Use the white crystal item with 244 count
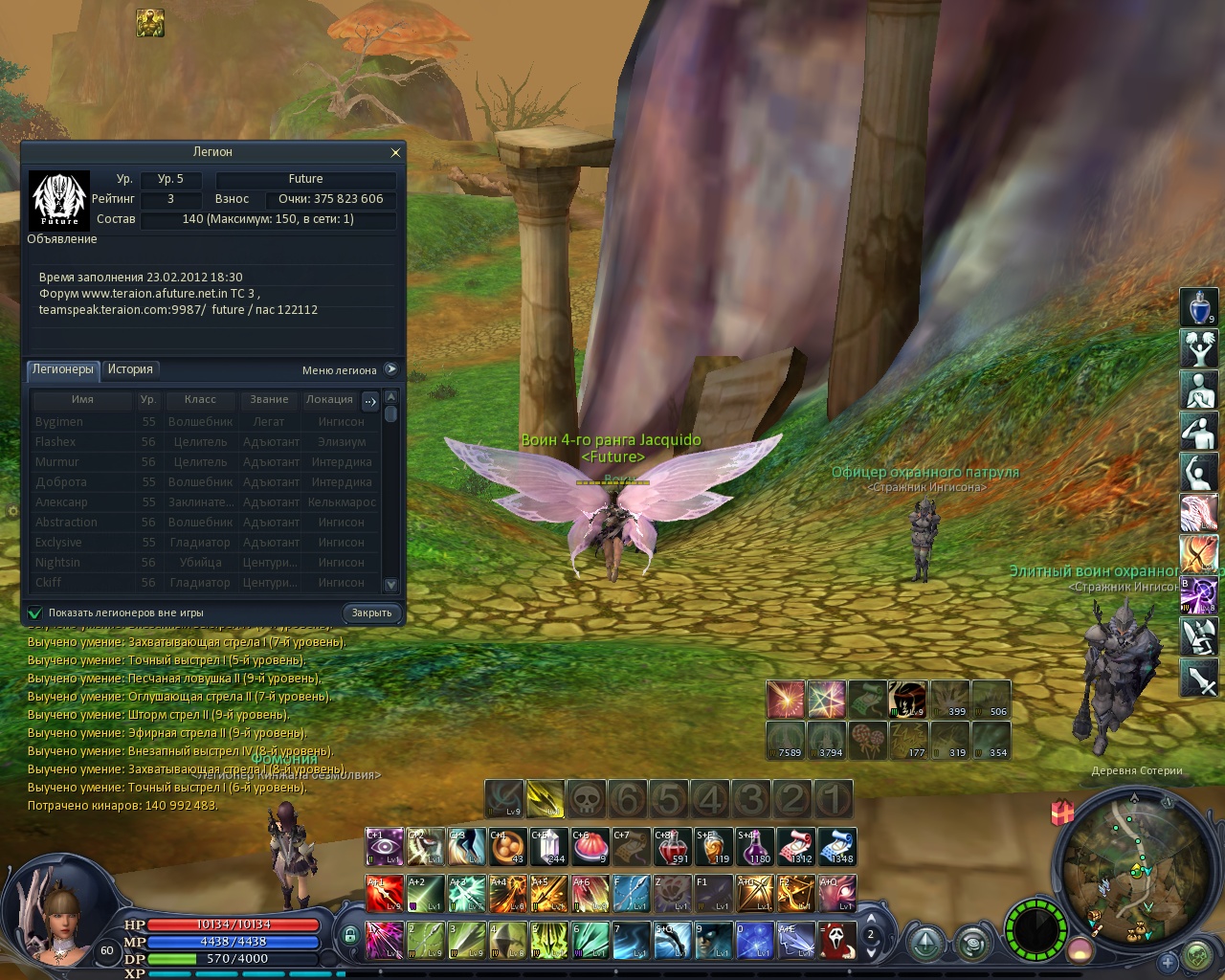This screenshot has width=1225, height=980. coord(548,847)
